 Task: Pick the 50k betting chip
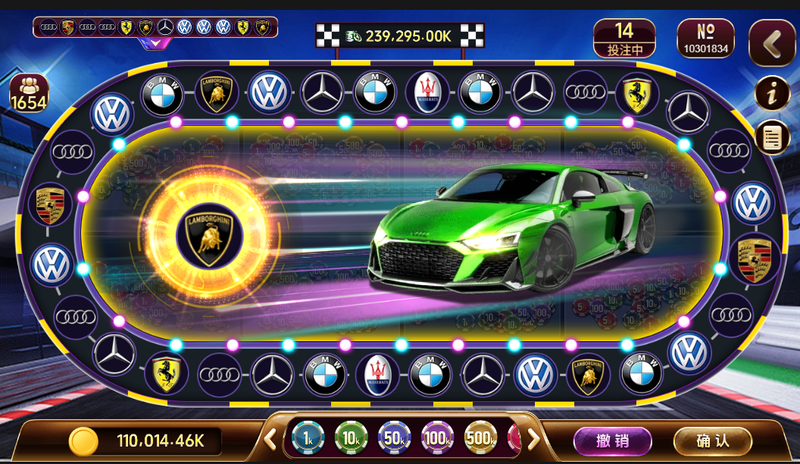point(394,438)
